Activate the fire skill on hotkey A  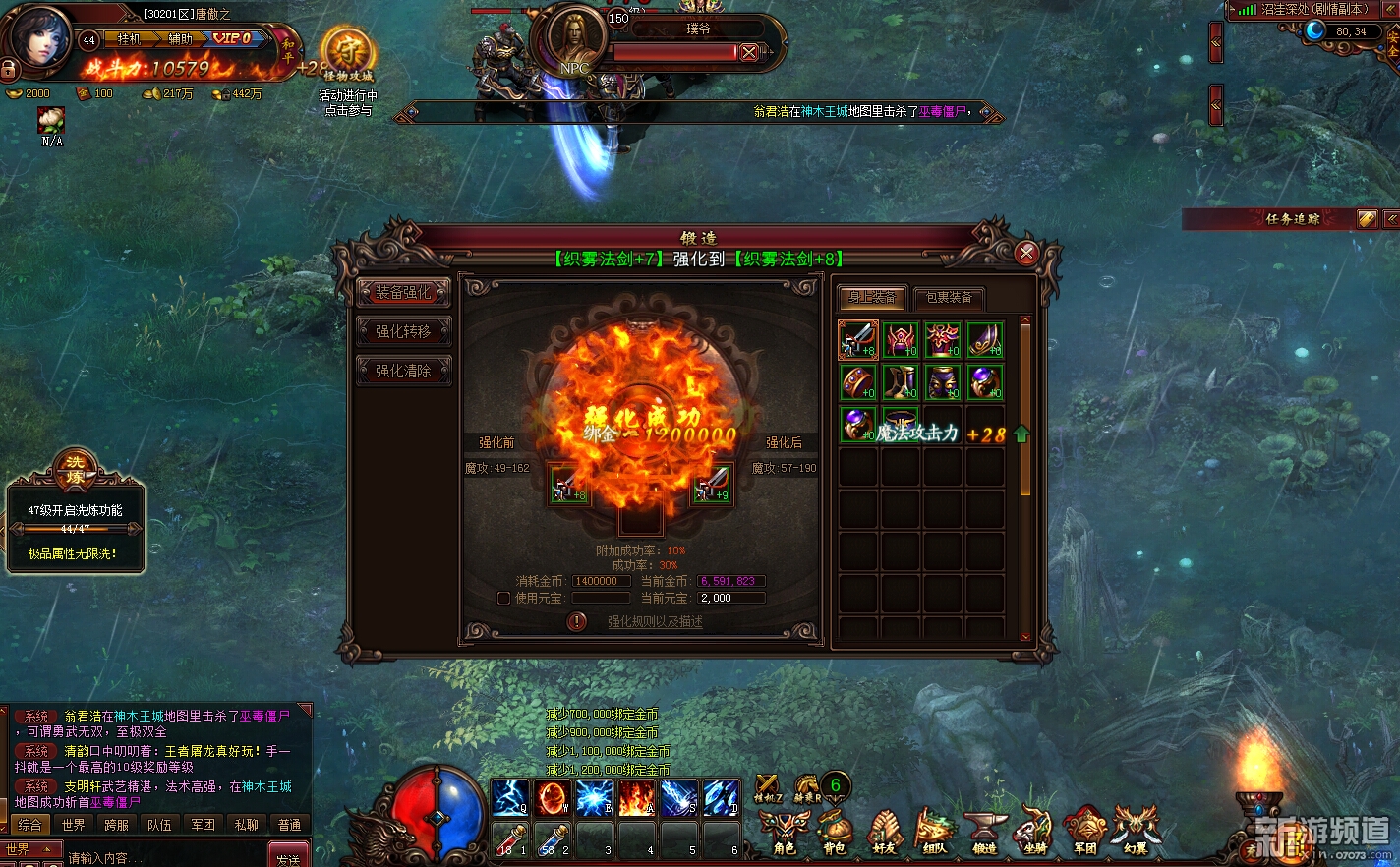click(x=636, y=798)
